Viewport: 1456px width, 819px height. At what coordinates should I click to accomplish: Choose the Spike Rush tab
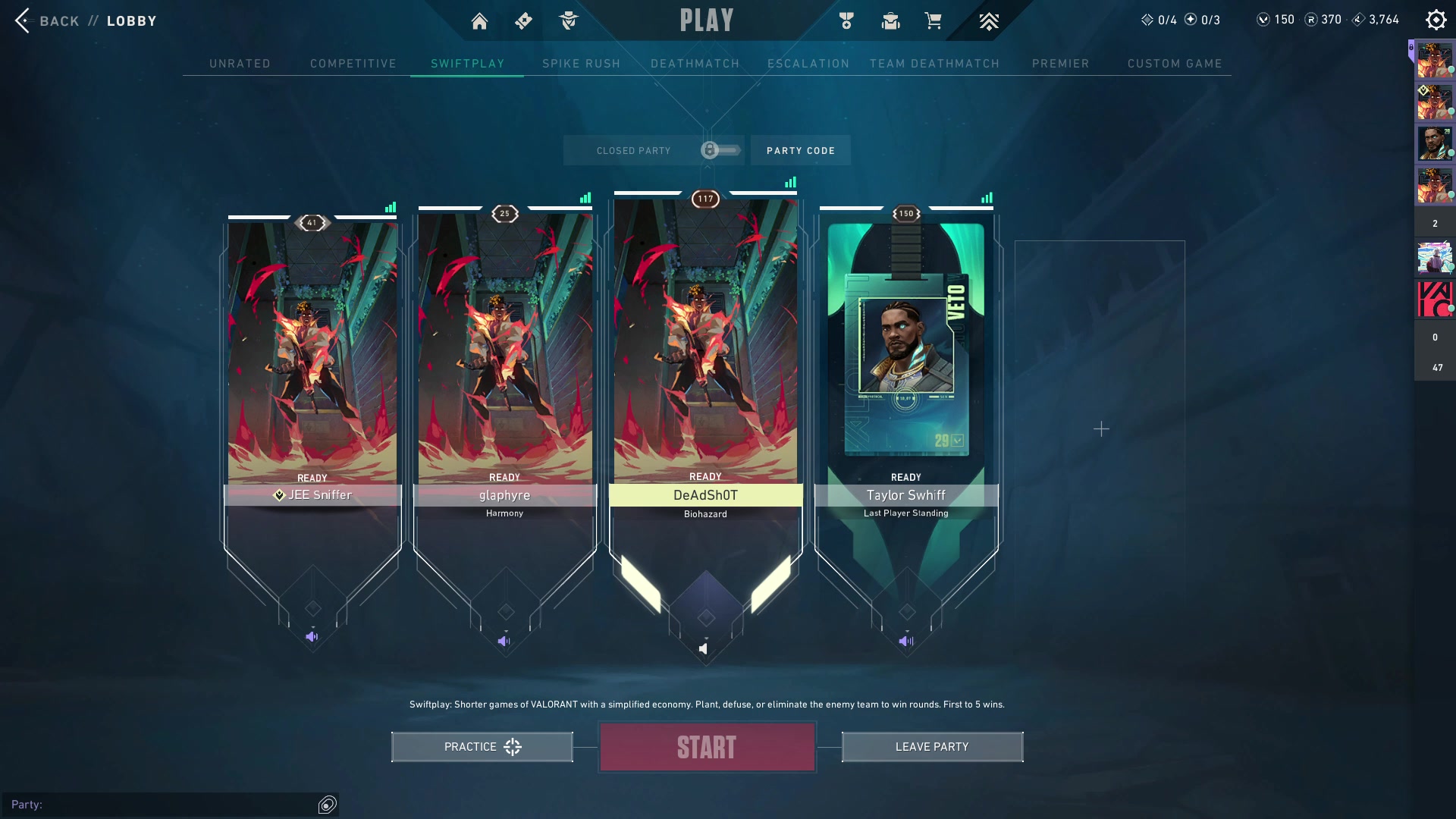pyautogui.click(x=581, y=64)
